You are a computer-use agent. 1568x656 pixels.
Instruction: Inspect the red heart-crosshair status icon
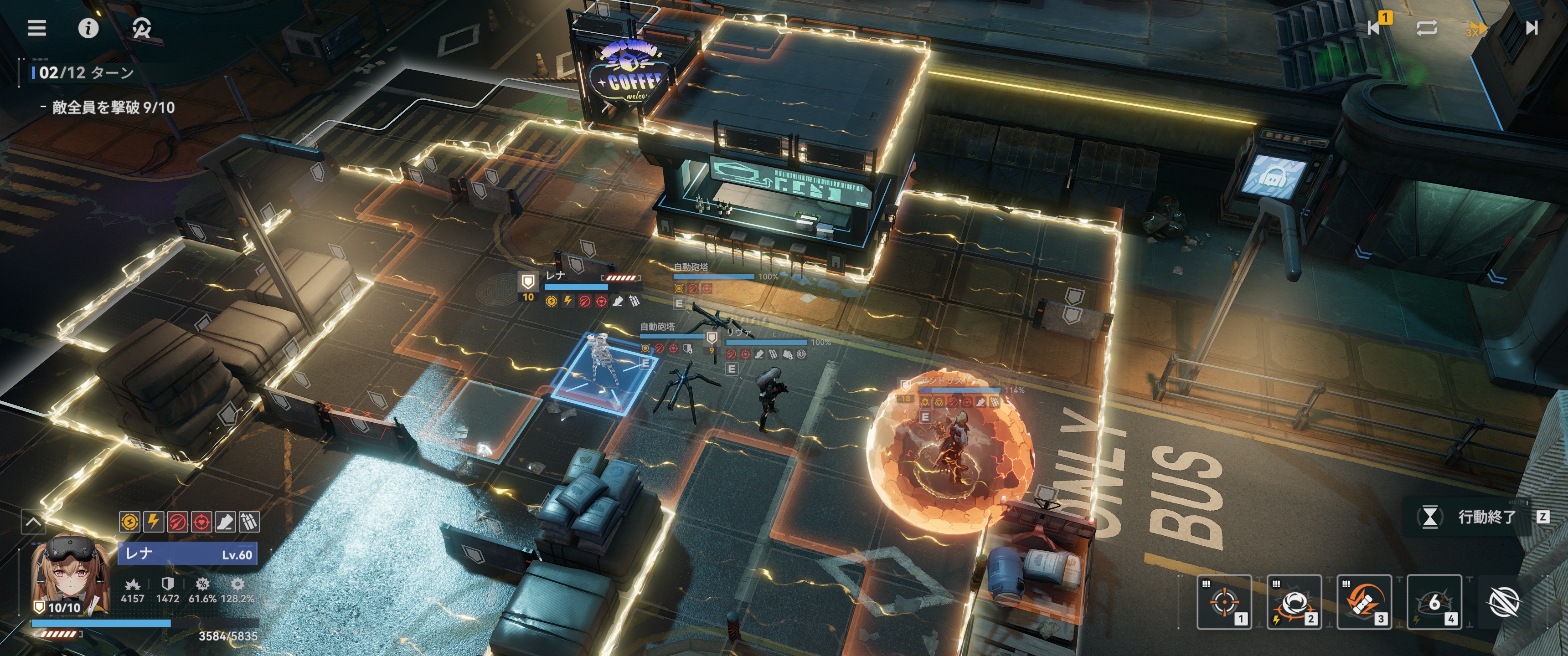201,522
